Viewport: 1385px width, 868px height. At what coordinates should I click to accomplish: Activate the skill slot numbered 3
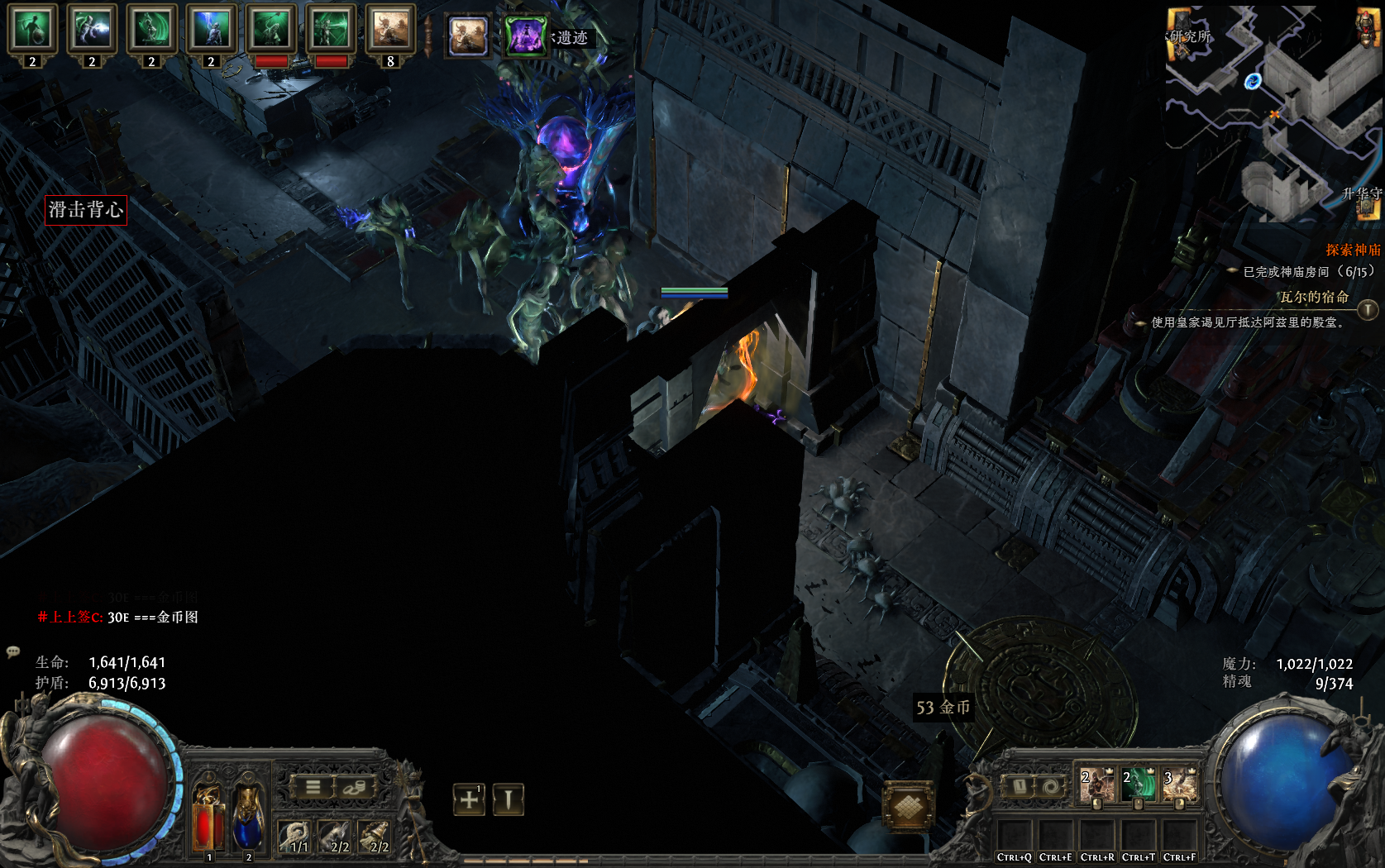[1180, 786]
